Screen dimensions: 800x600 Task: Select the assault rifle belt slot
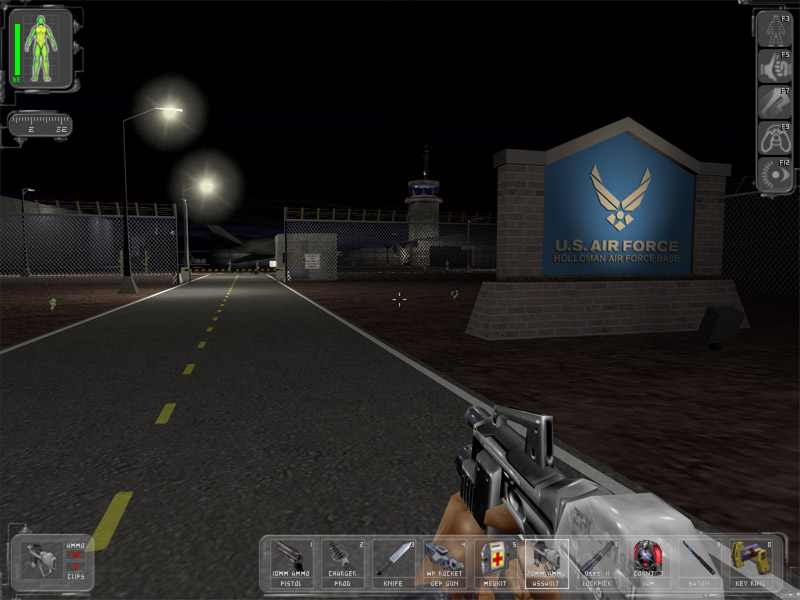click(x=546, y=564)
